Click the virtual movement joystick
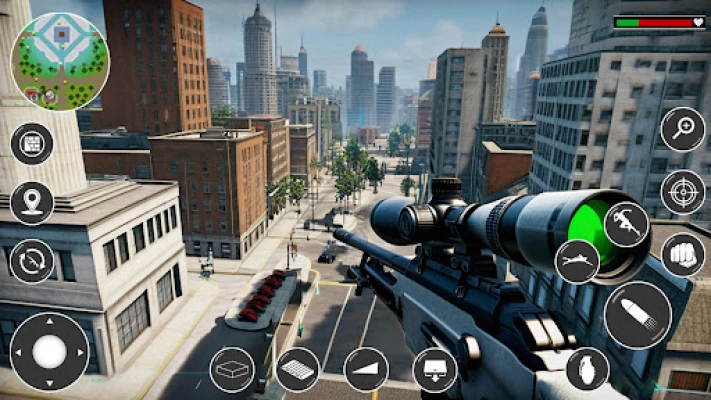Image resolution: width=711 pixels, height=400 pixels. point(49,352)
